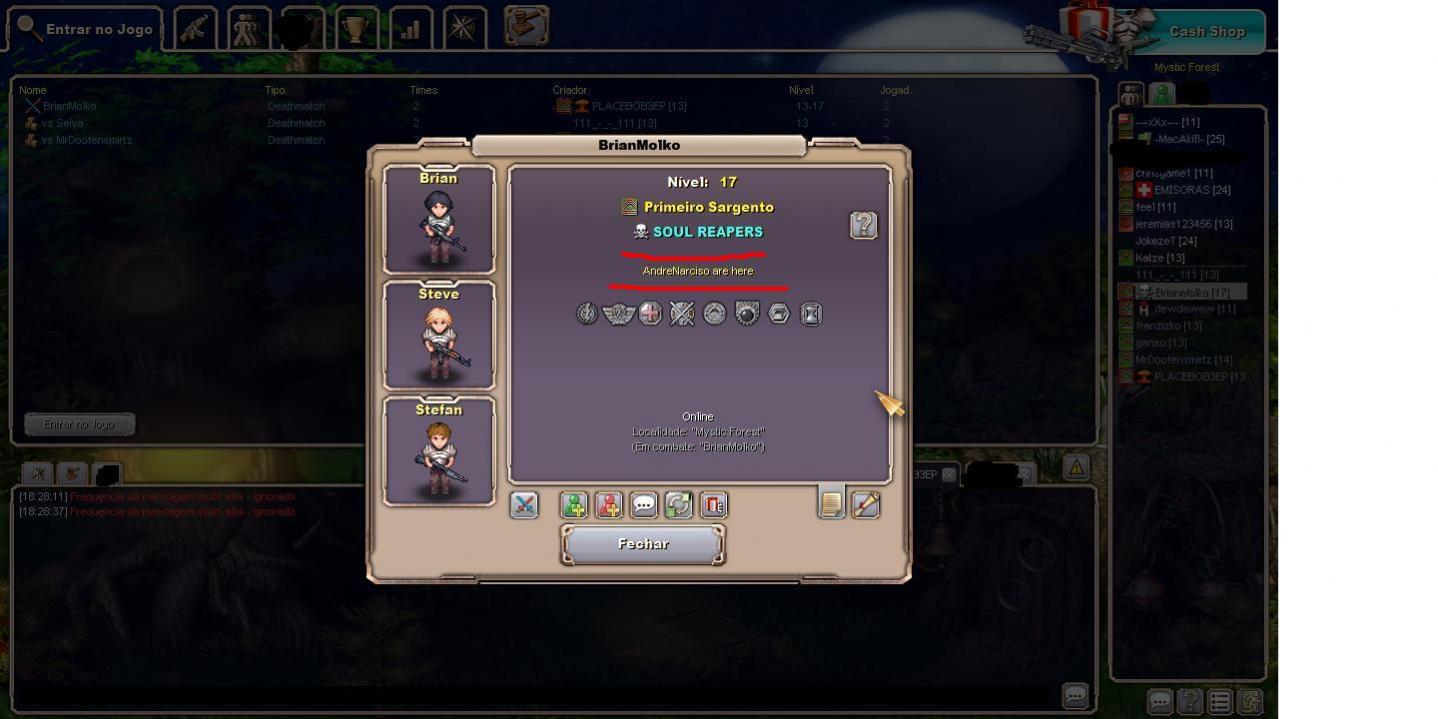Click the yellow warning triangle icon

pyautogui.click(x=1076, y=467)
